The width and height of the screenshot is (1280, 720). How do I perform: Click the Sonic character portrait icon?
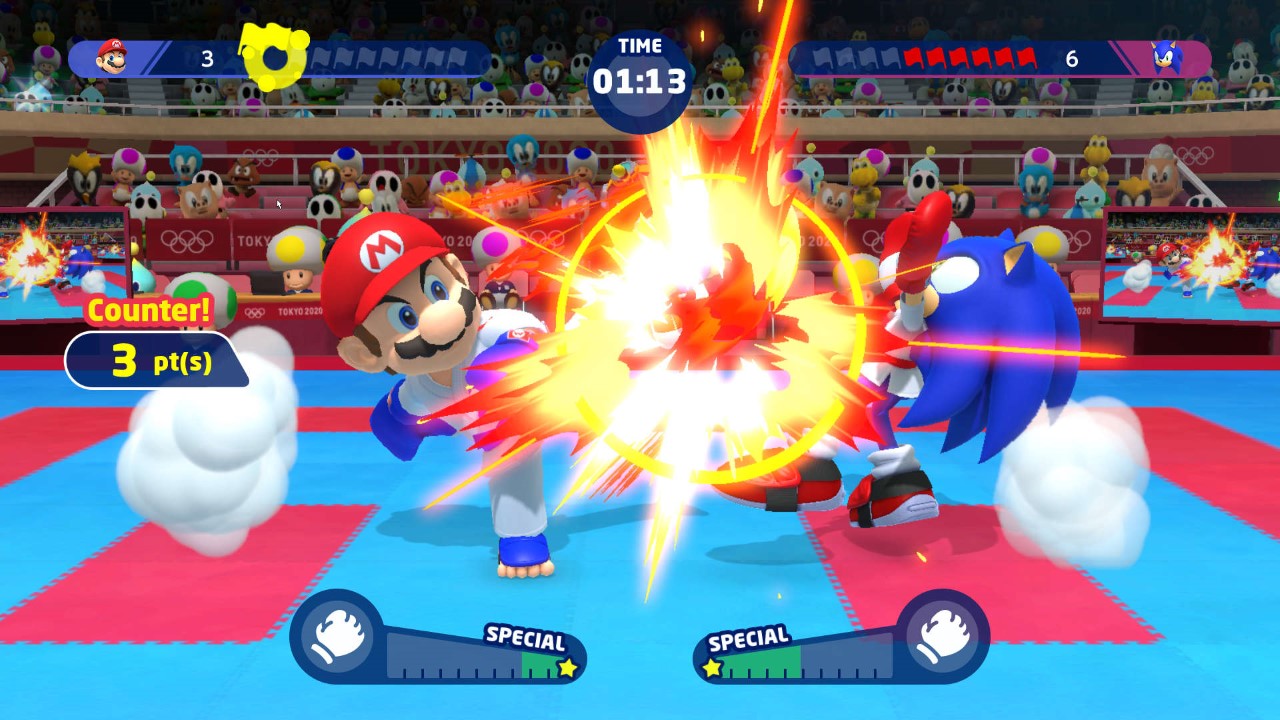tap(1168, 58)
